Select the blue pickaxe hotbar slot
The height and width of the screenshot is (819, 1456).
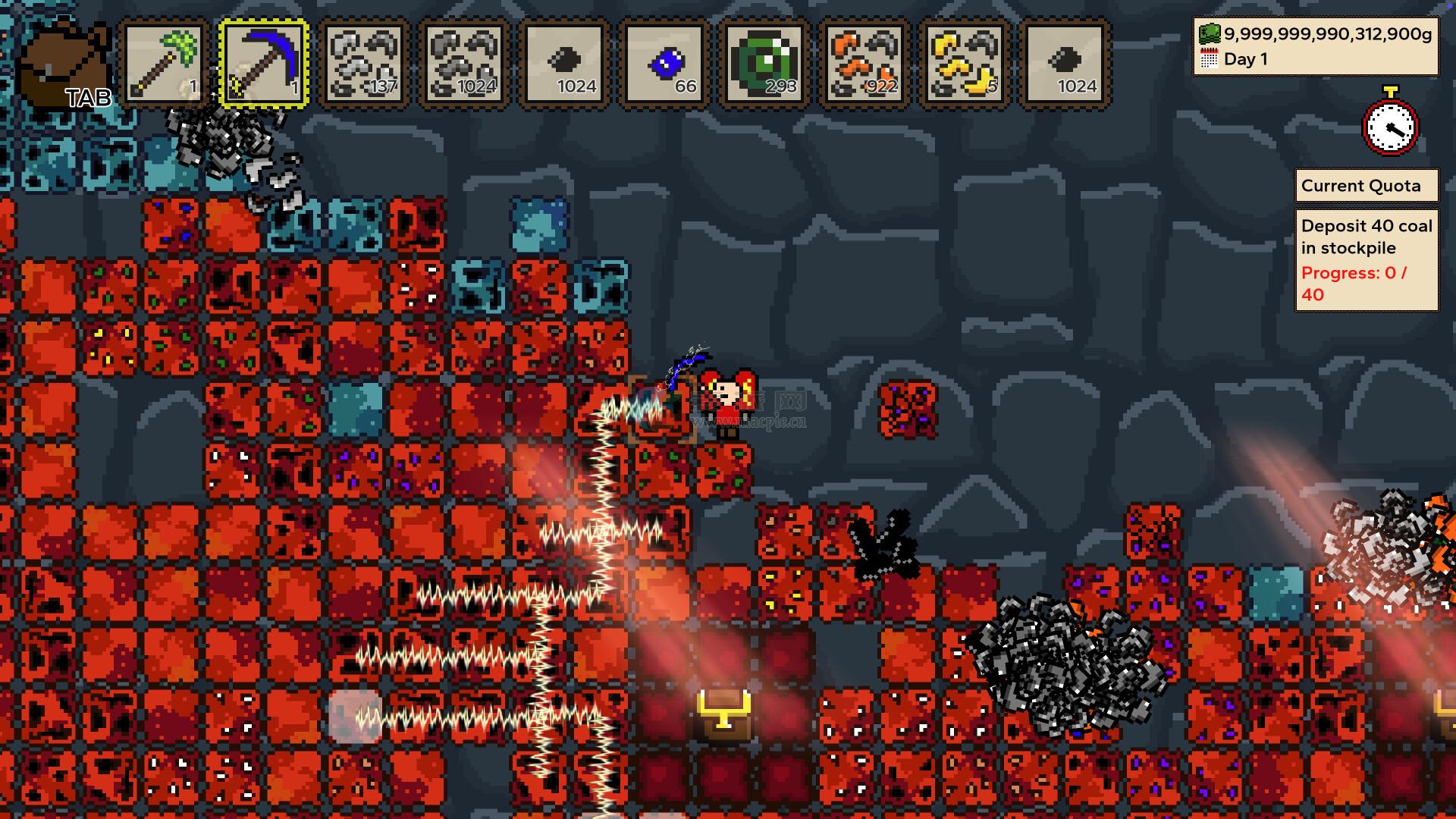264,64
